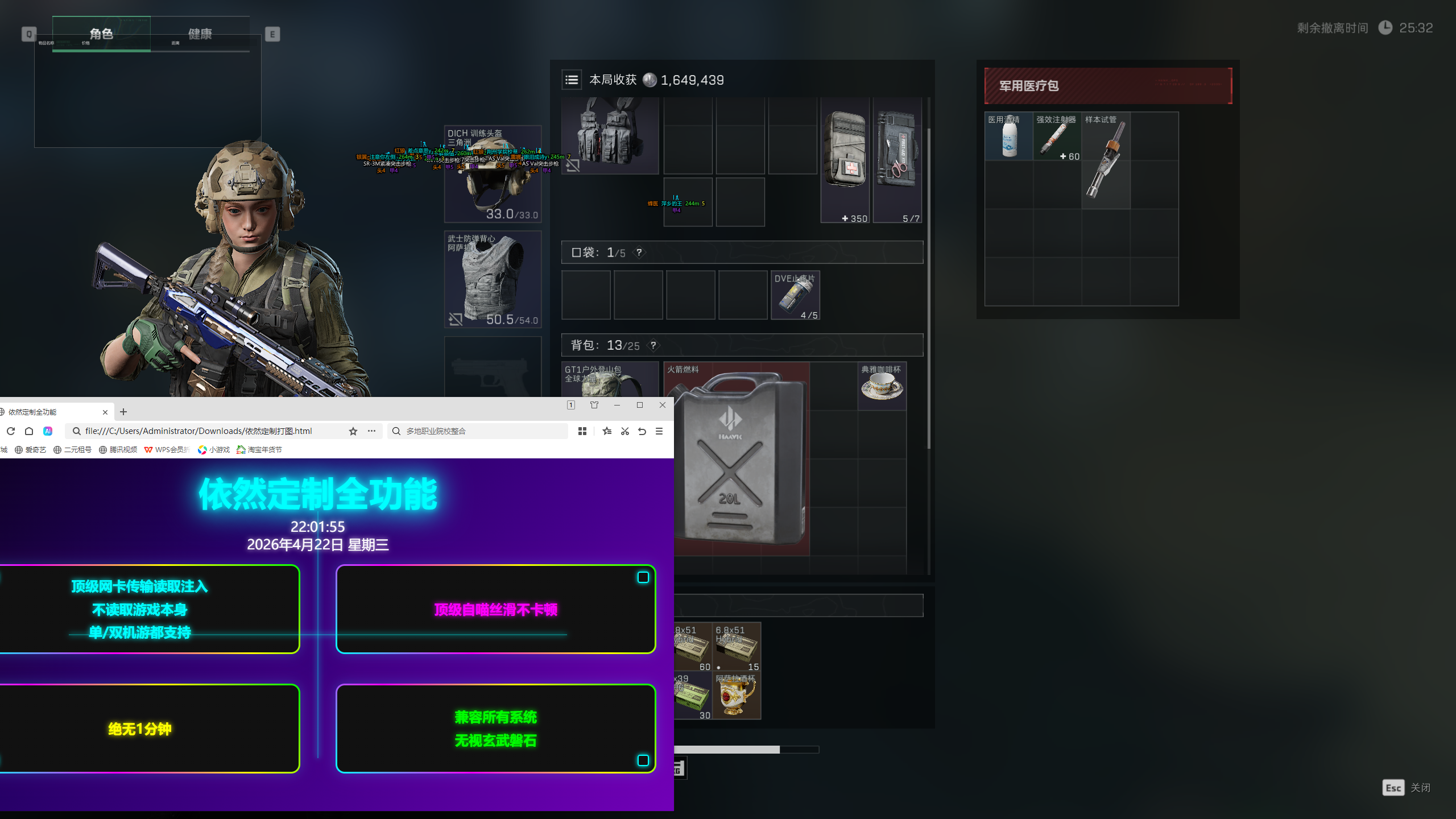This screenshot has width=1456, height=819.
Task: Pick the first-aid kit showing +350
Action: (845, 160)
